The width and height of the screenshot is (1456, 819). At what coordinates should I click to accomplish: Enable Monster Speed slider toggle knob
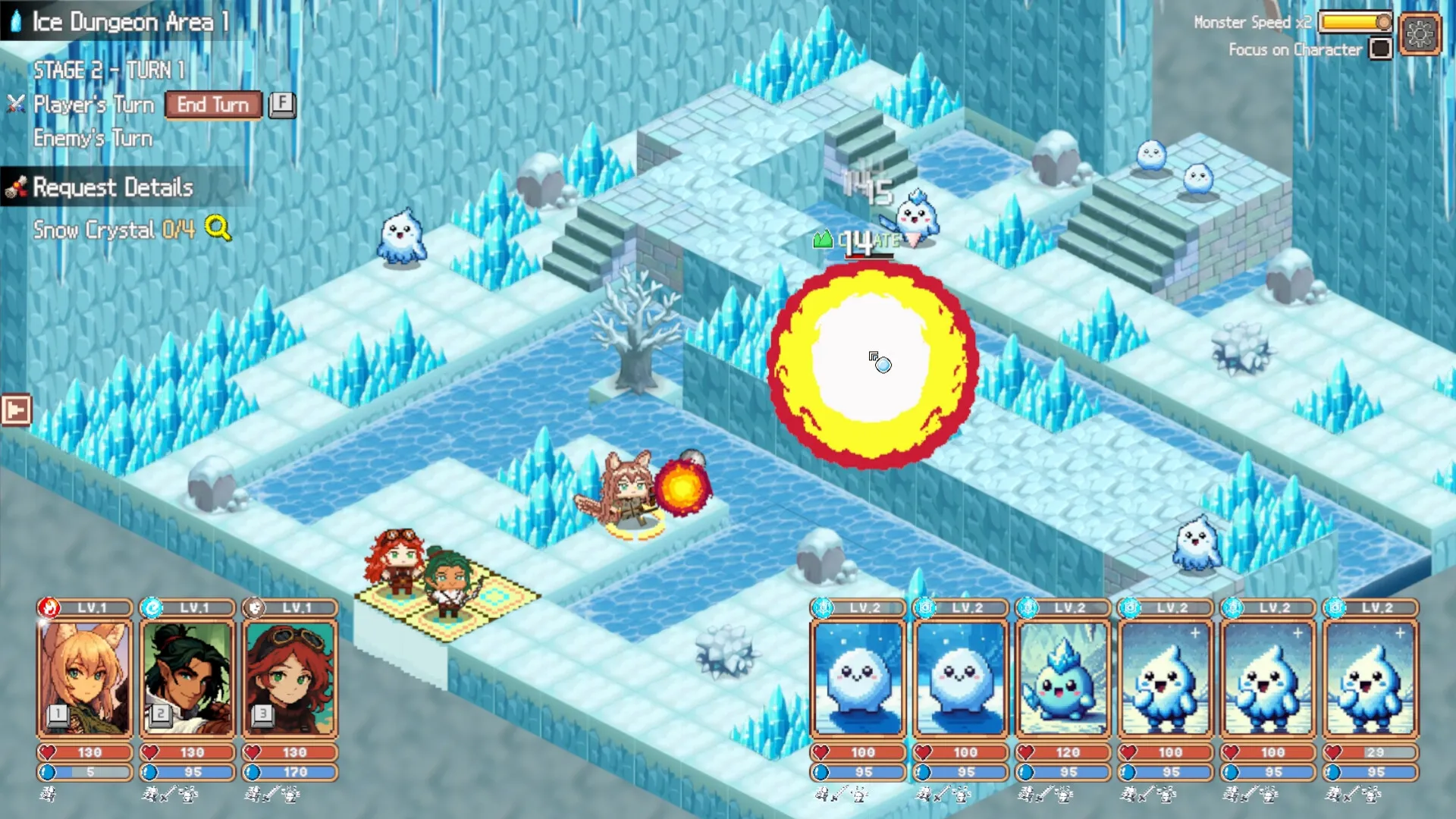click(1385, 22)
